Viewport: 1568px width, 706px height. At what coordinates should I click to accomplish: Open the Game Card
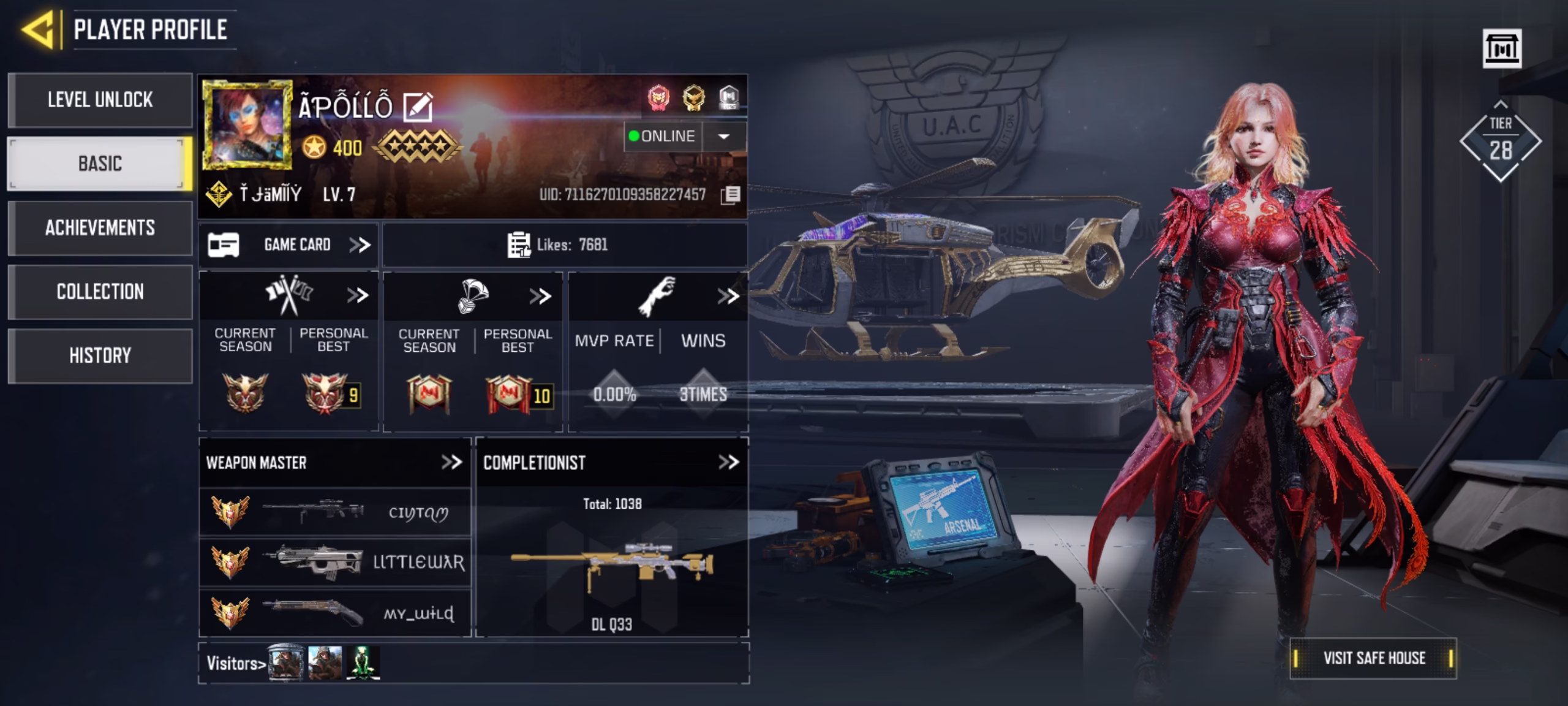coord(288,245)
